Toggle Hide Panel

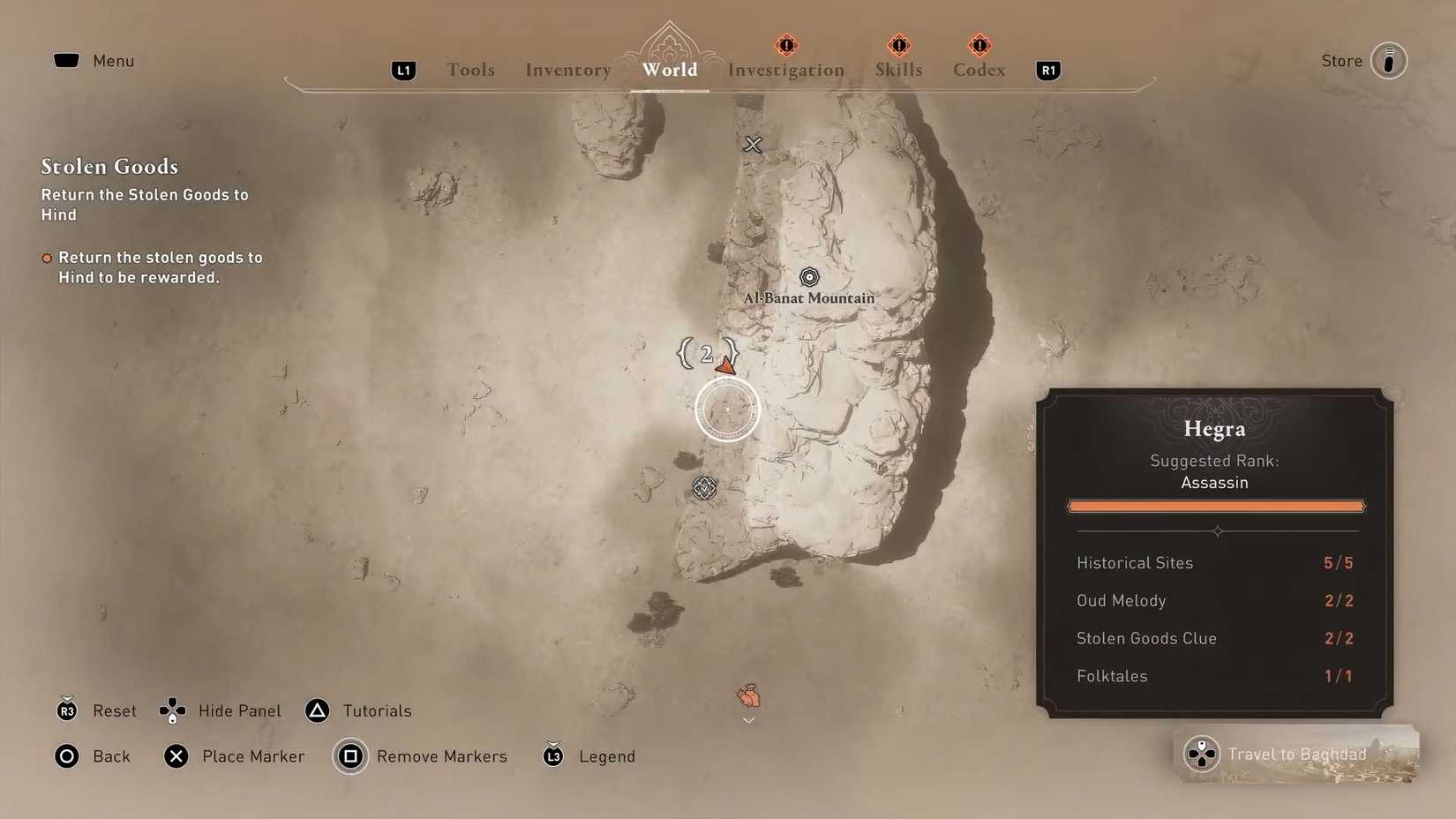[221, 710]
